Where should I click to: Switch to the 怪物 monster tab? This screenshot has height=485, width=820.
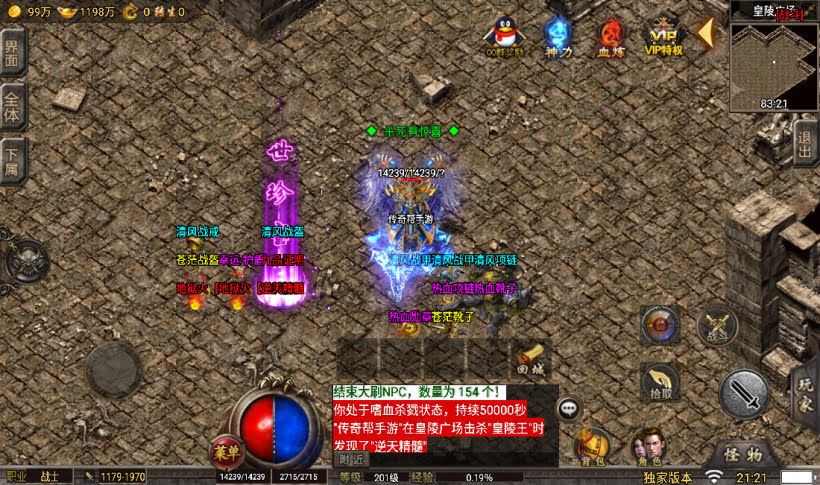(741, 452)
